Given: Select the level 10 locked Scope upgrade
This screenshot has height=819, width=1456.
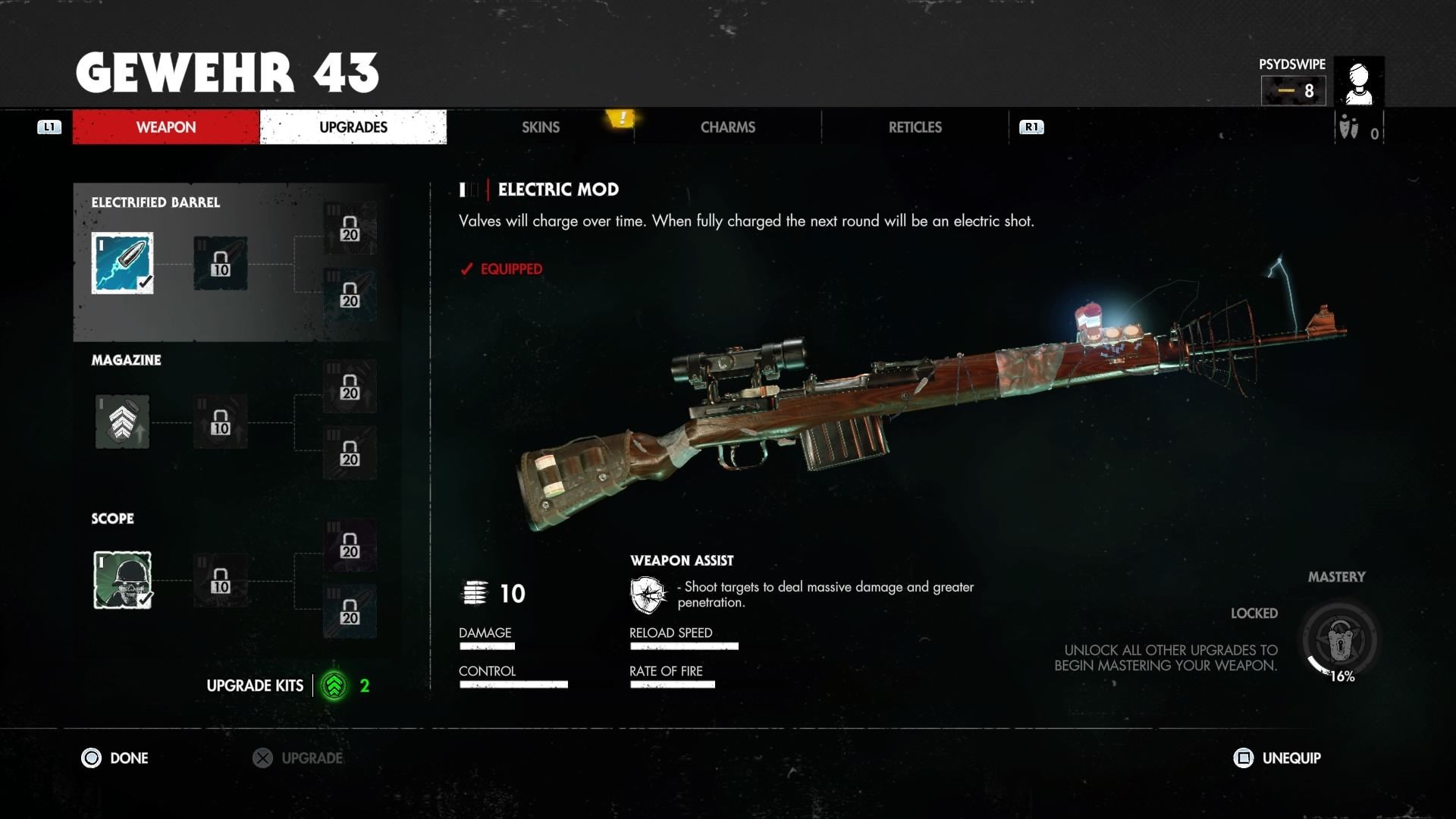Looking at the screenshot, I should (220, 580).
